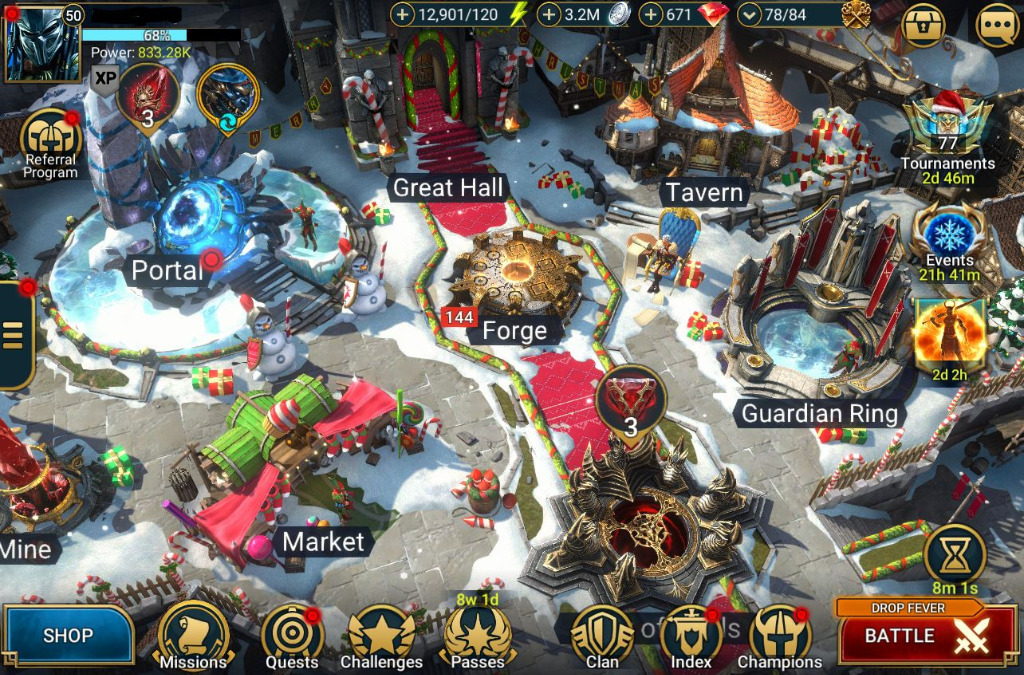1024x675 pixels.
Task: Add more energy with plus button
Action: point(402,15)
